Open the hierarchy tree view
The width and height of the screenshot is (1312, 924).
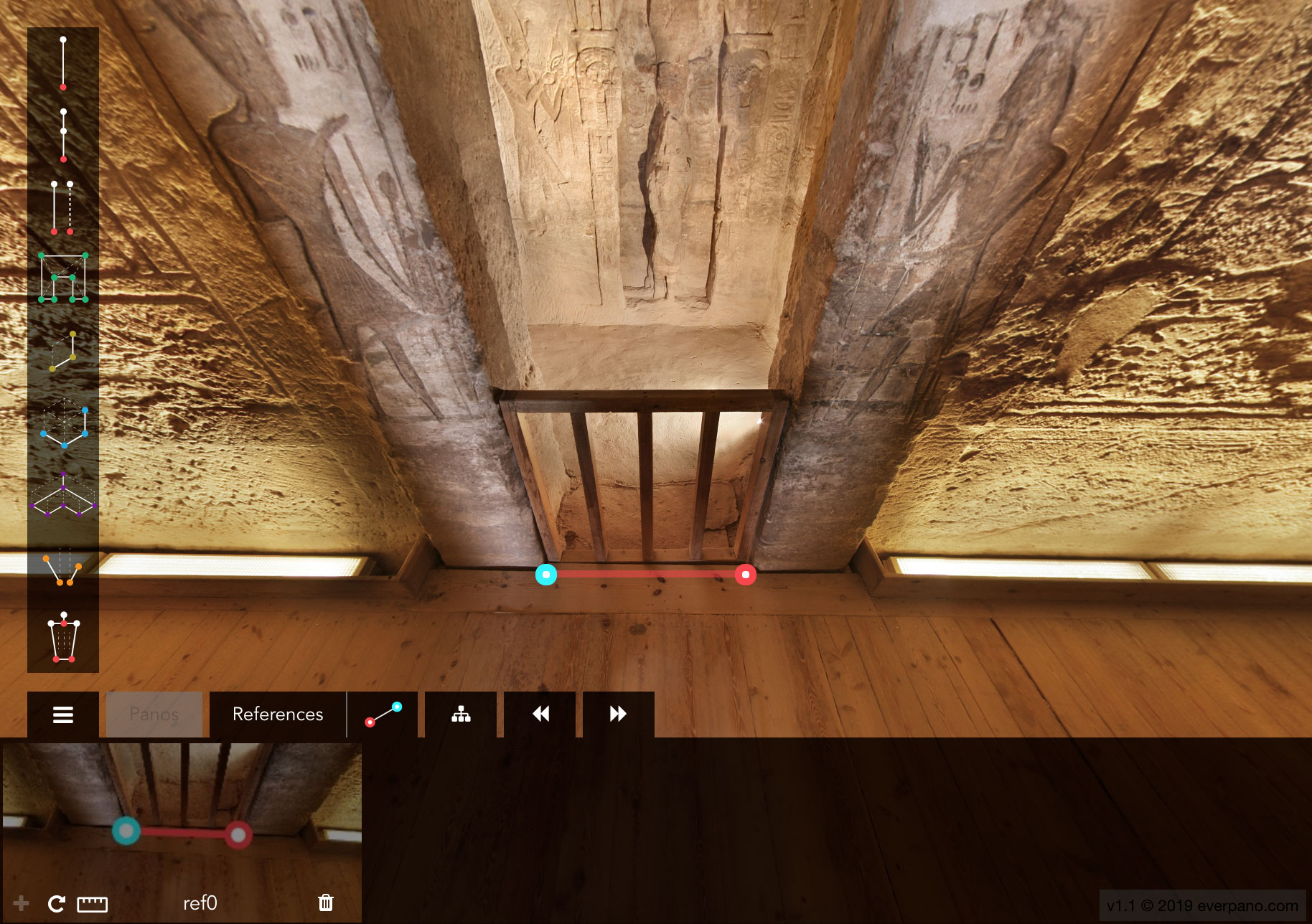461,715
